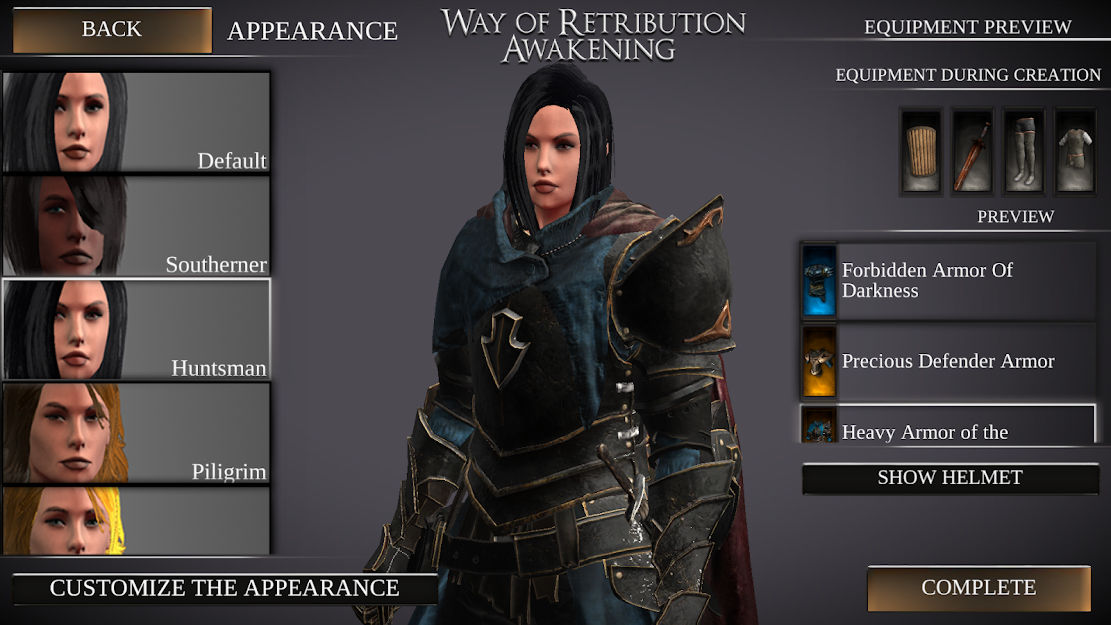Select the Piligrim appearance preset
1111x625 pixels.
(x=136, y=433)
